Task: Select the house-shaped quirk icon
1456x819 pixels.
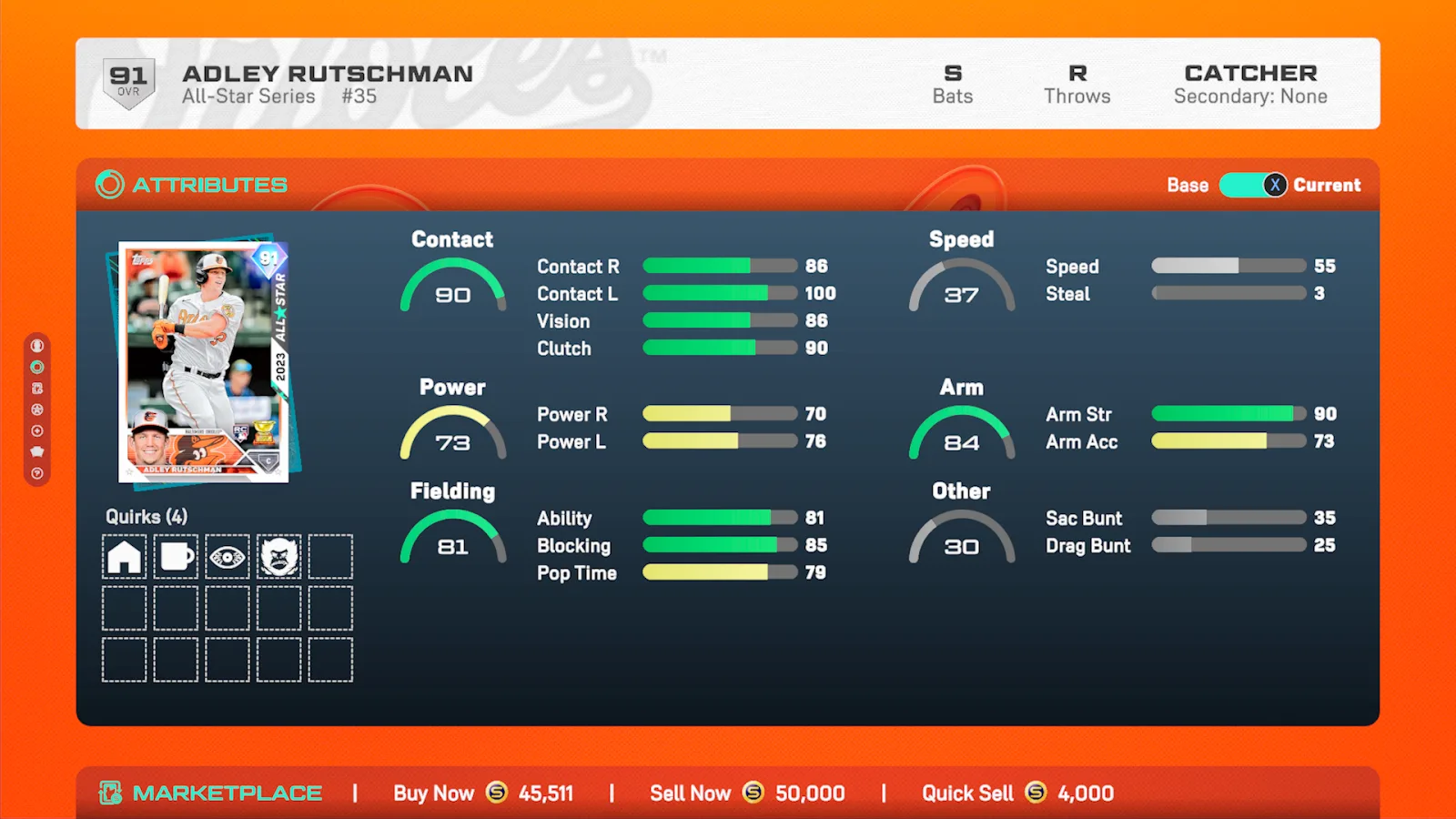Action: pos(125,556)
